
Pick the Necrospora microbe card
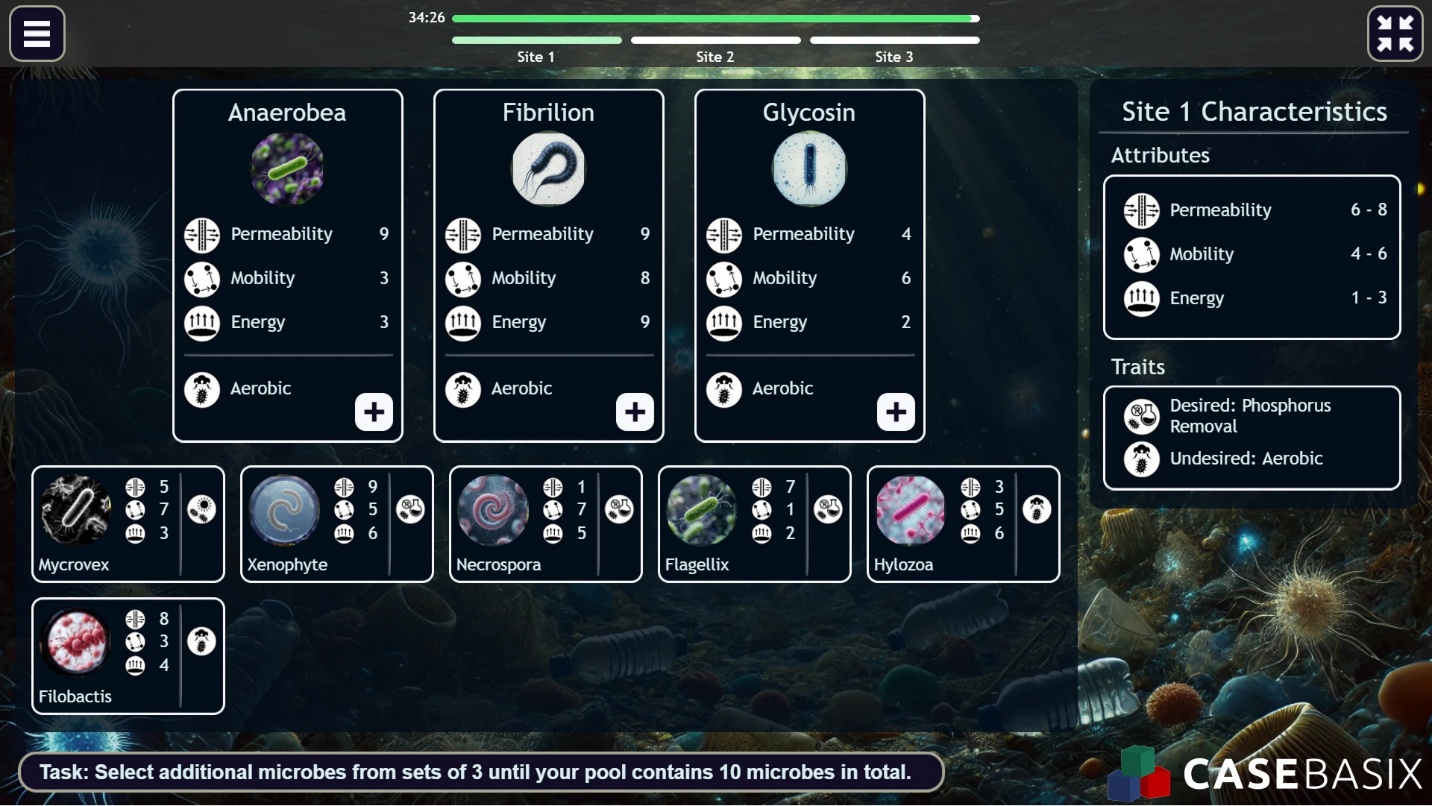tap(546, 524)
